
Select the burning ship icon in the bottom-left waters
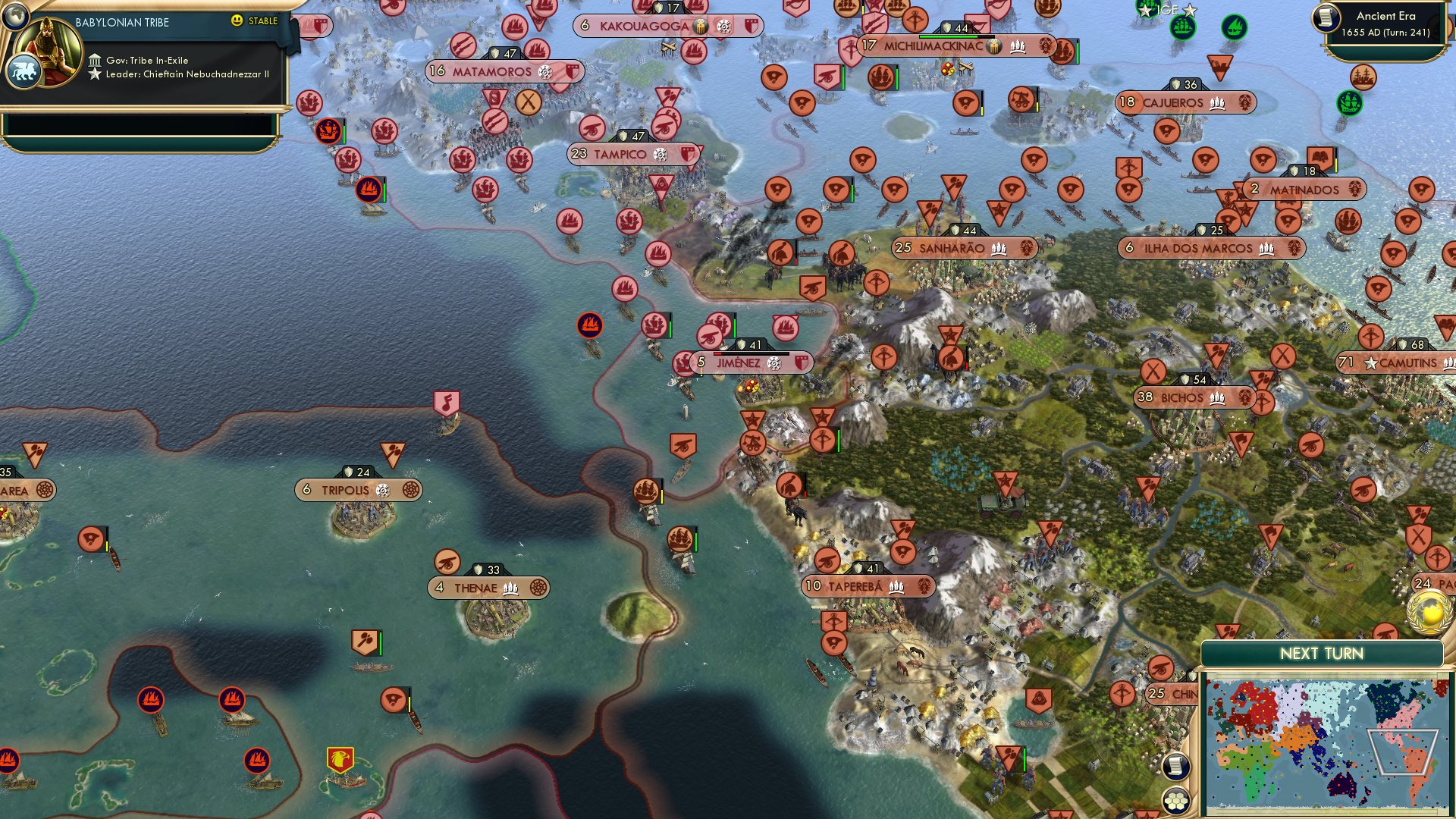(150, 699)
